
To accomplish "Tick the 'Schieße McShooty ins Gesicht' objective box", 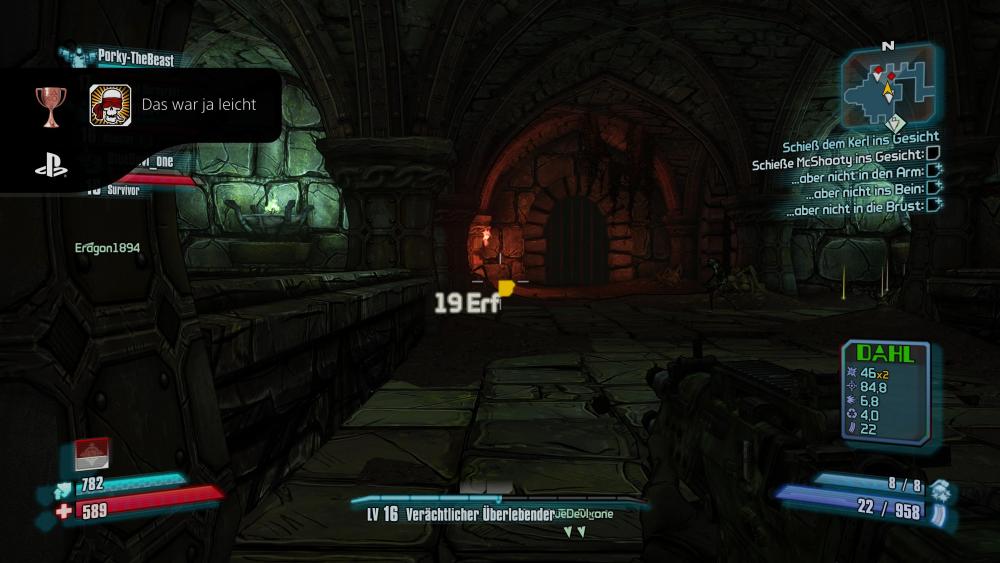I will [933, 154].
